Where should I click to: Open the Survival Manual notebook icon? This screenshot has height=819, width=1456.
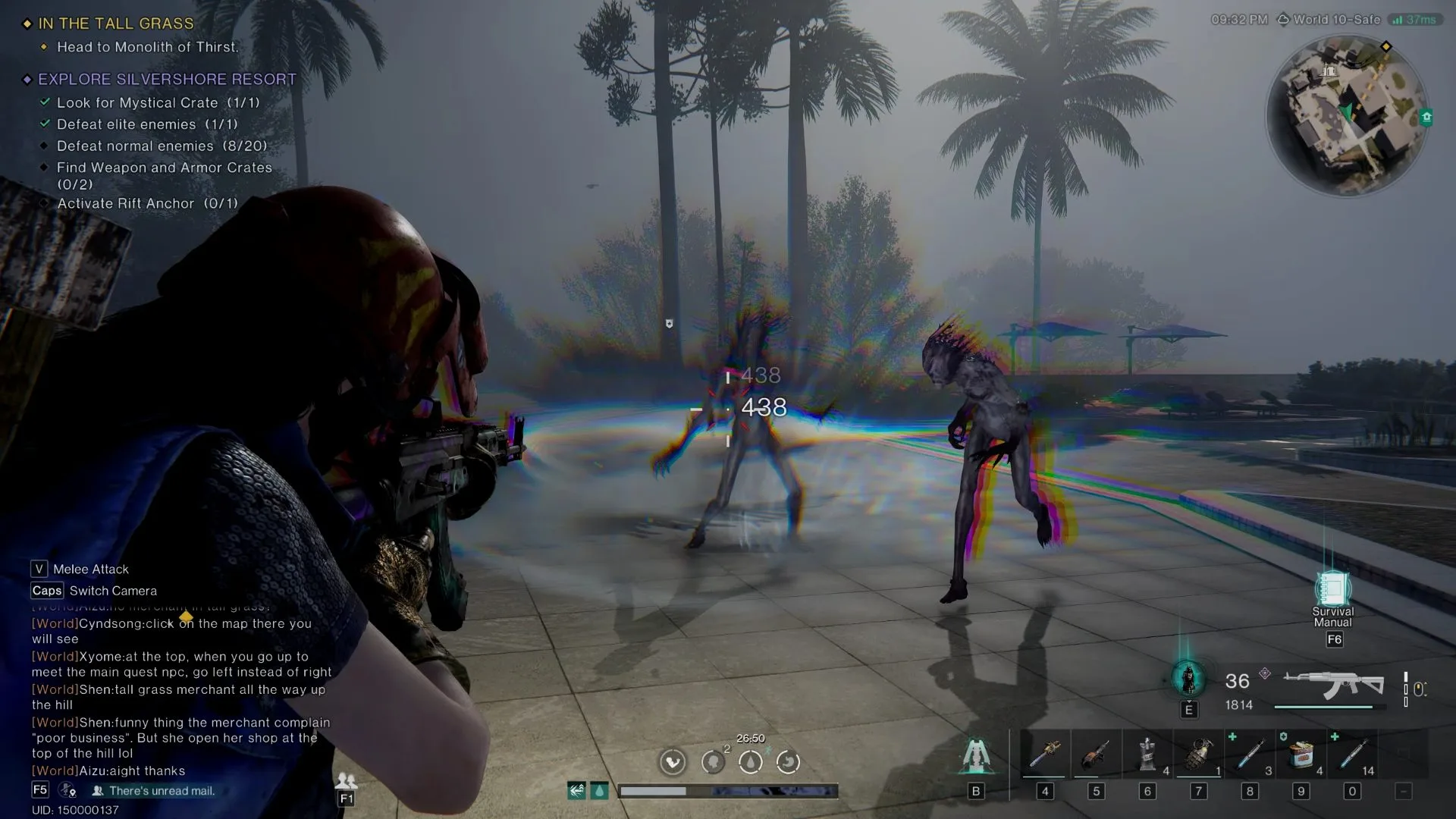[1332, 588]
